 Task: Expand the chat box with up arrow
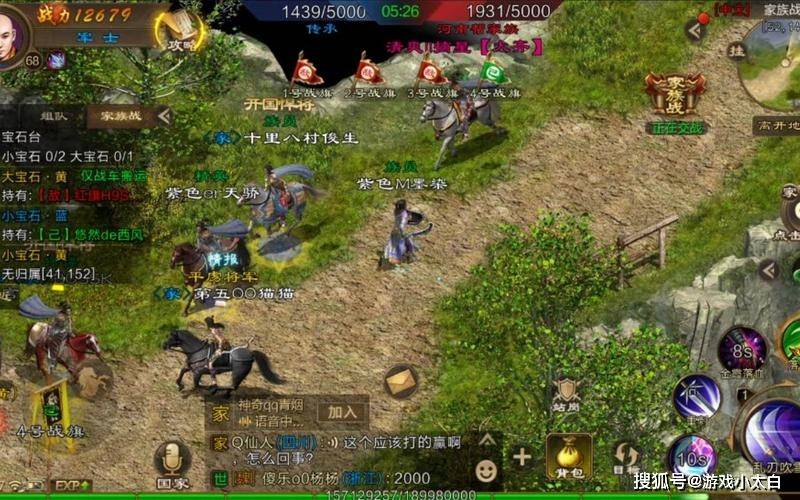click(x=487, y=439)
